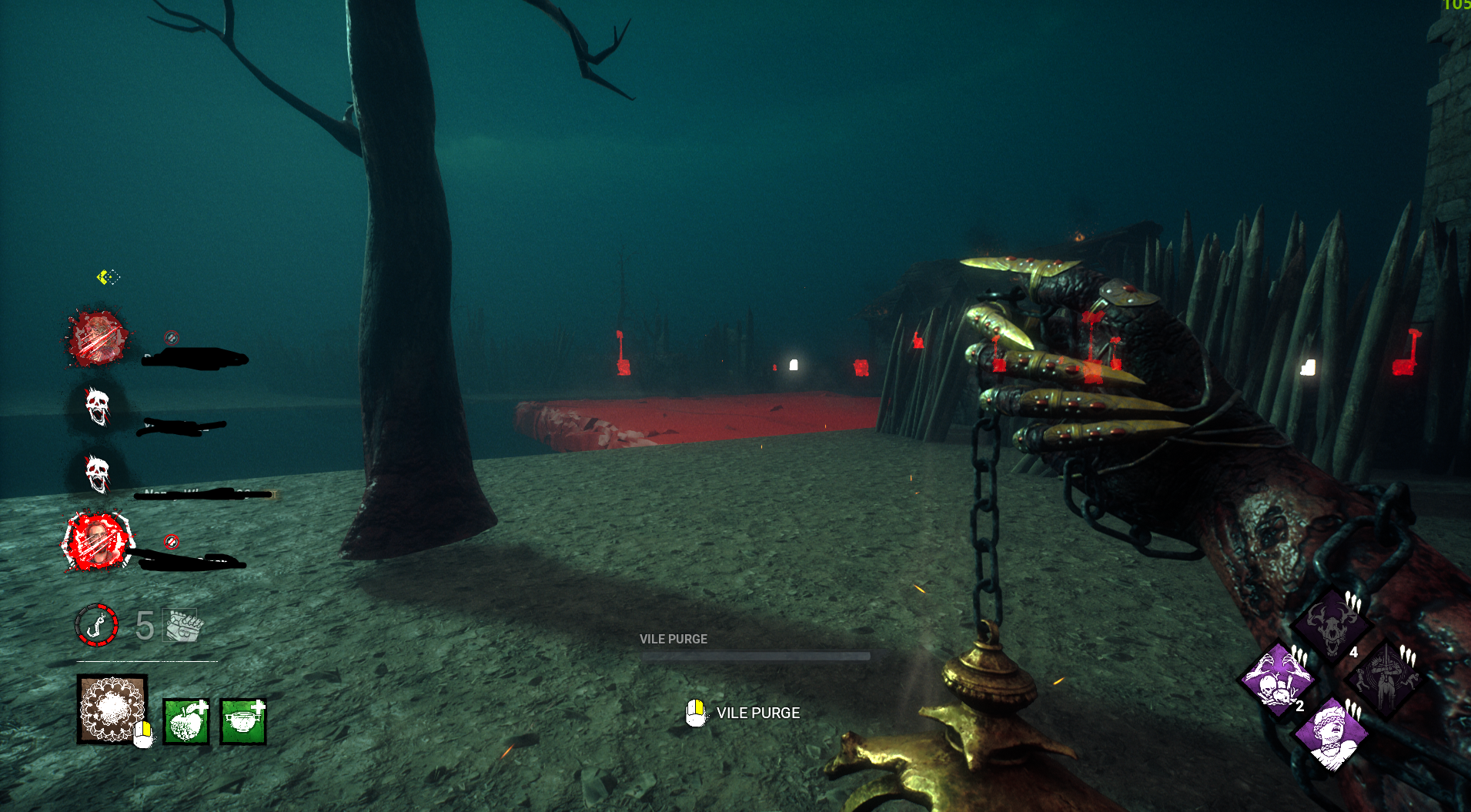Select the survivor portrait with glasses
1471x812 pixels.
98,542
